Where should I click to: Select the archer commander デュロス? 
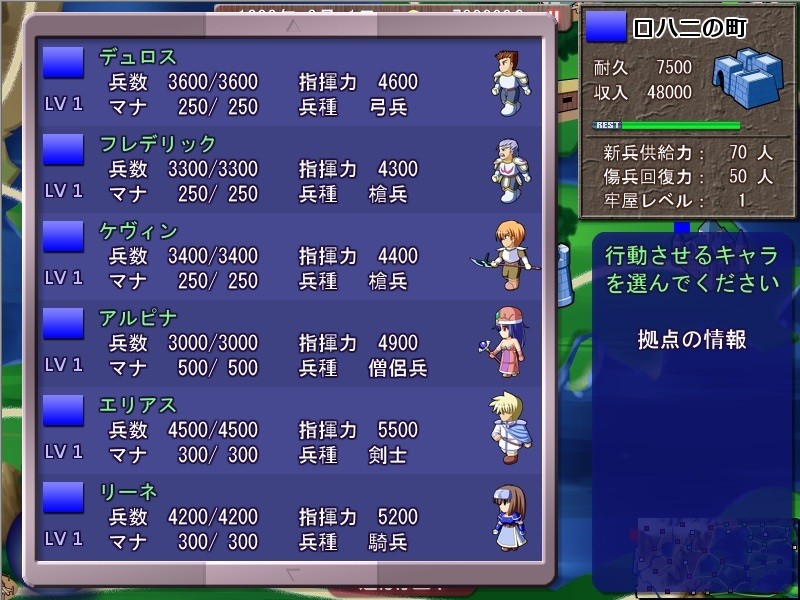point(290,82)
